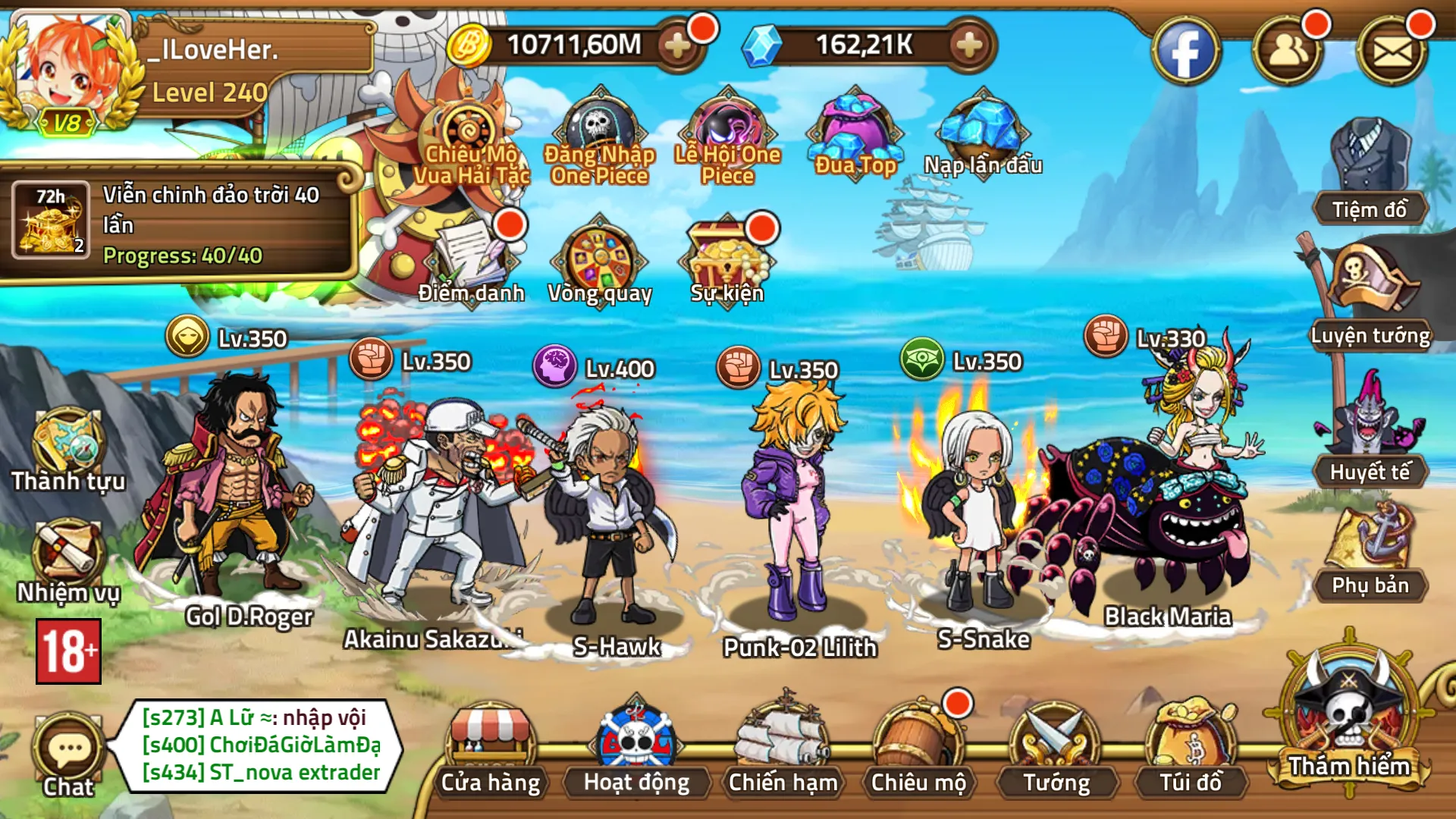1456x819 pixels.
Task: Spin the Vòng quay lucky wheel
Action: (x=599, y=258)
